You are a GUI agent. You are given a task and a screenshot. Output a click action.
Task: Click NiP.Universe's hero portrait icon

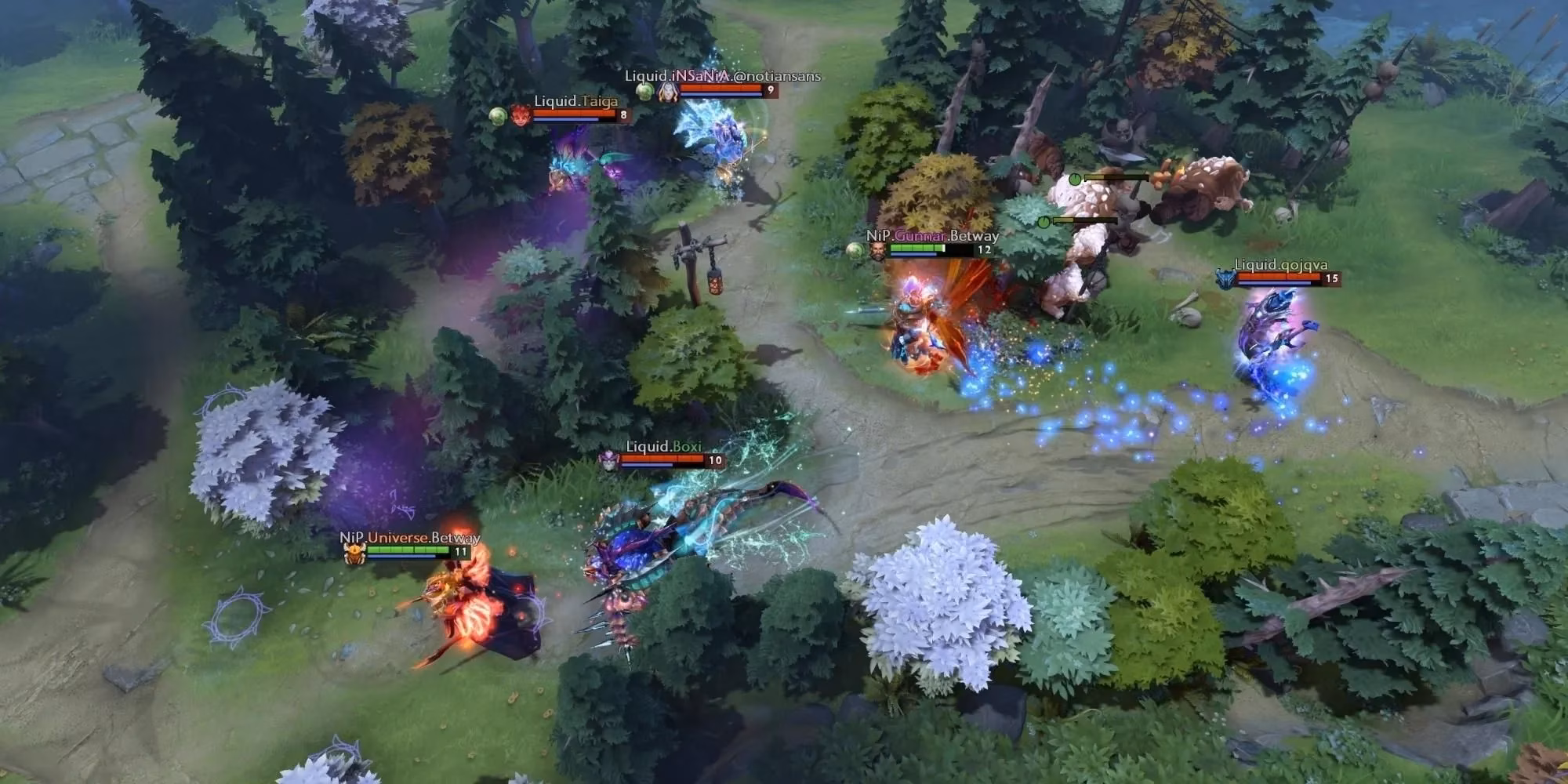[x=354, y=554]
